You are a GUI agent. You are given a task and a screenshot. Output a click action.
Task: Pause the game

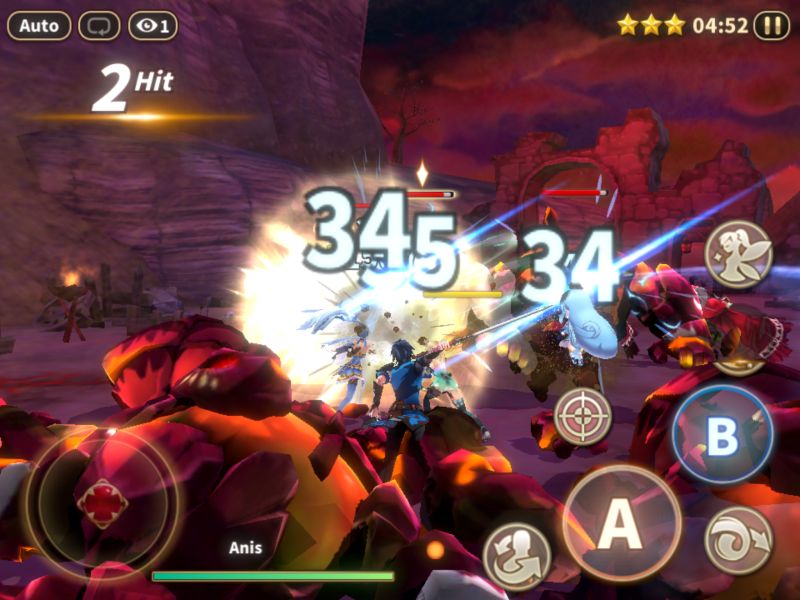point(771,25)
